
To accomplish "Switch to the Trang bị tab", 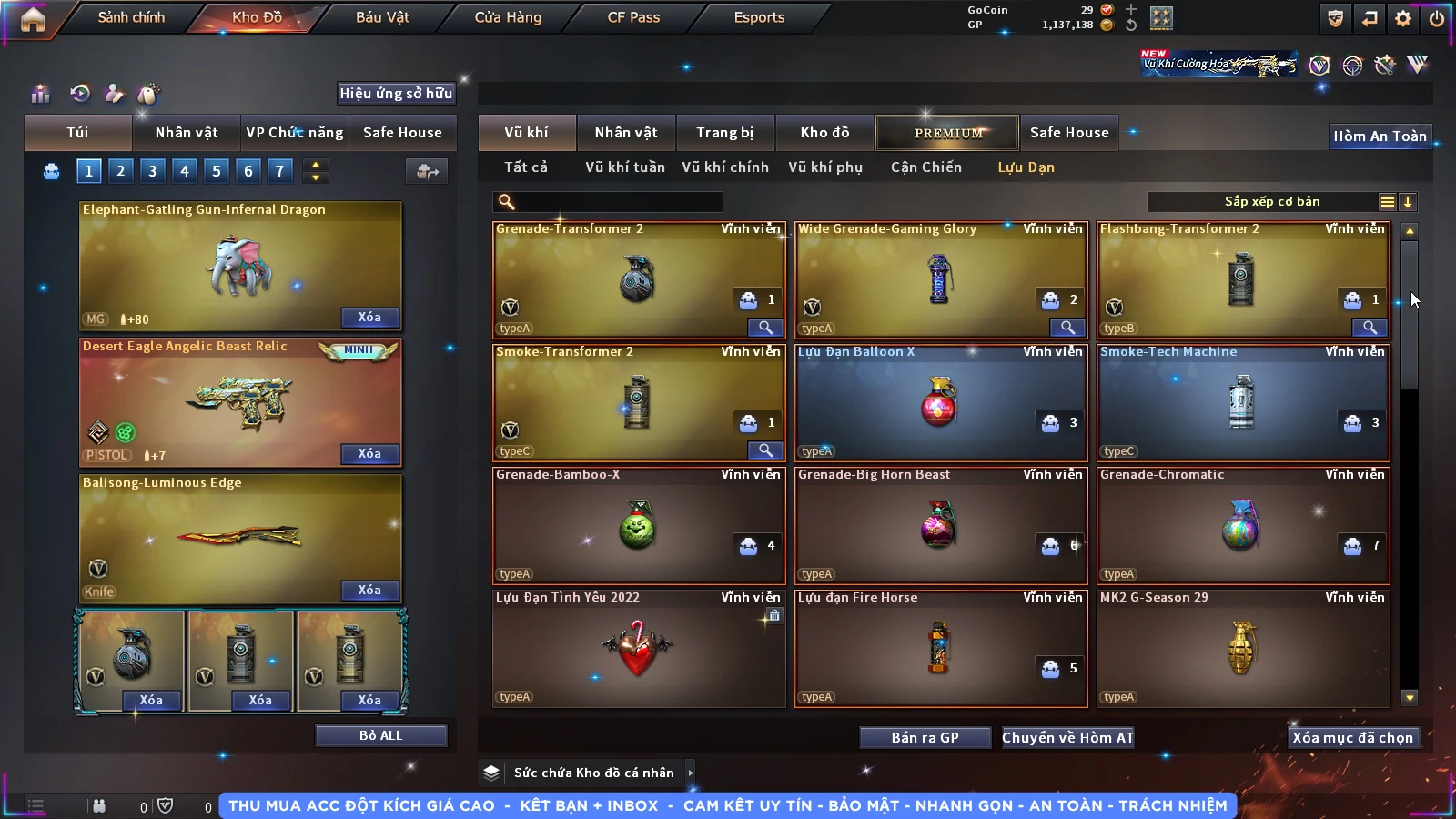I will [x=724, y=133].
